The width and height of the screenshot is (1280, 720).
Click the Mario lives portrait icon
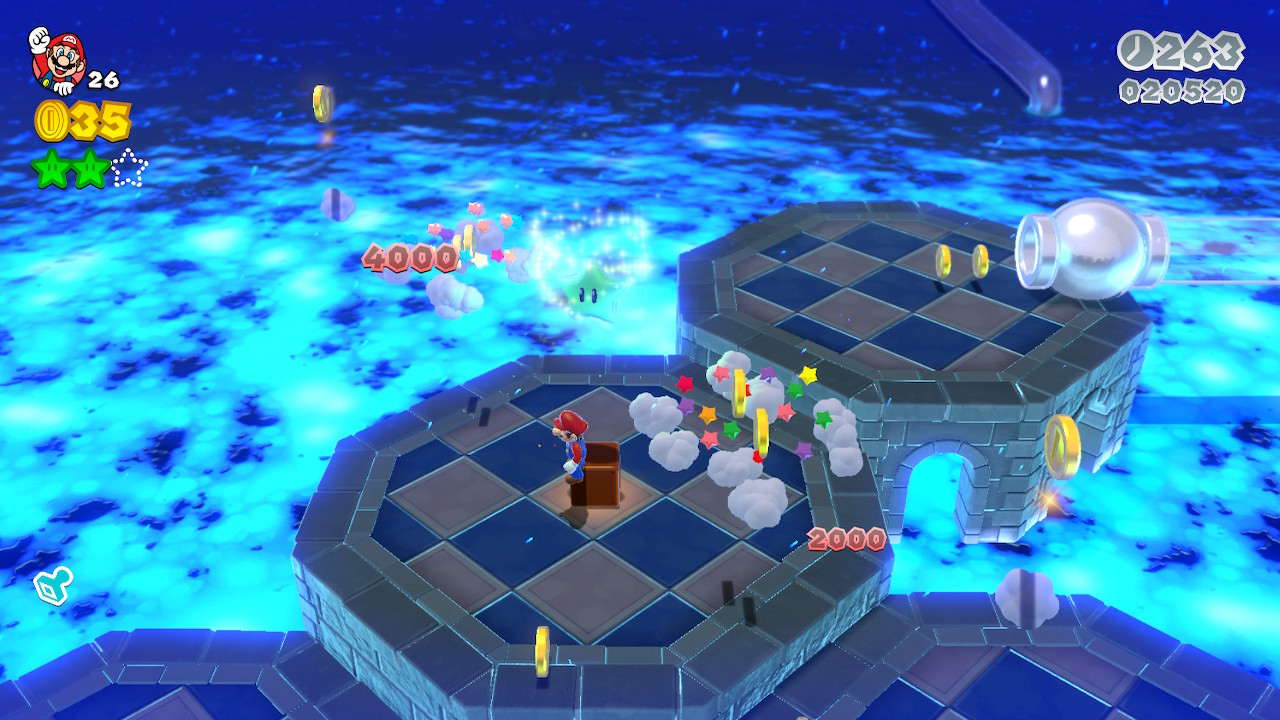point(57,60)
